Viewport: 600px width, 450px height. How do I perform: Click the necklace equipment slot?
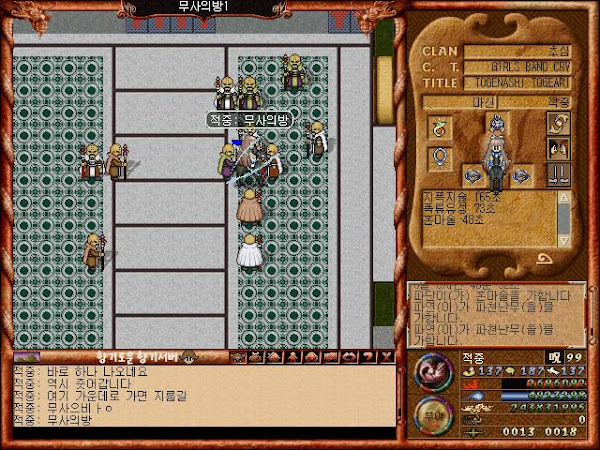pos(437,127)
